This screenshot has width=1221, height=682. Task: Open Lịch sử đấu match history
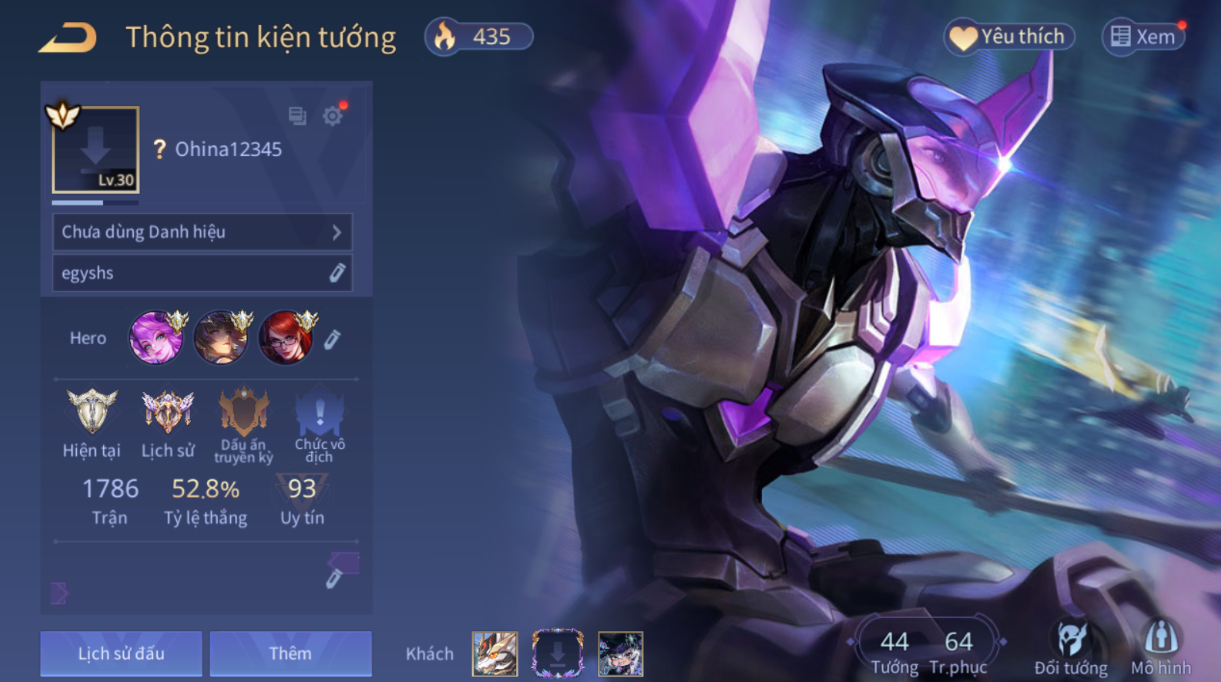click(121, 654)
